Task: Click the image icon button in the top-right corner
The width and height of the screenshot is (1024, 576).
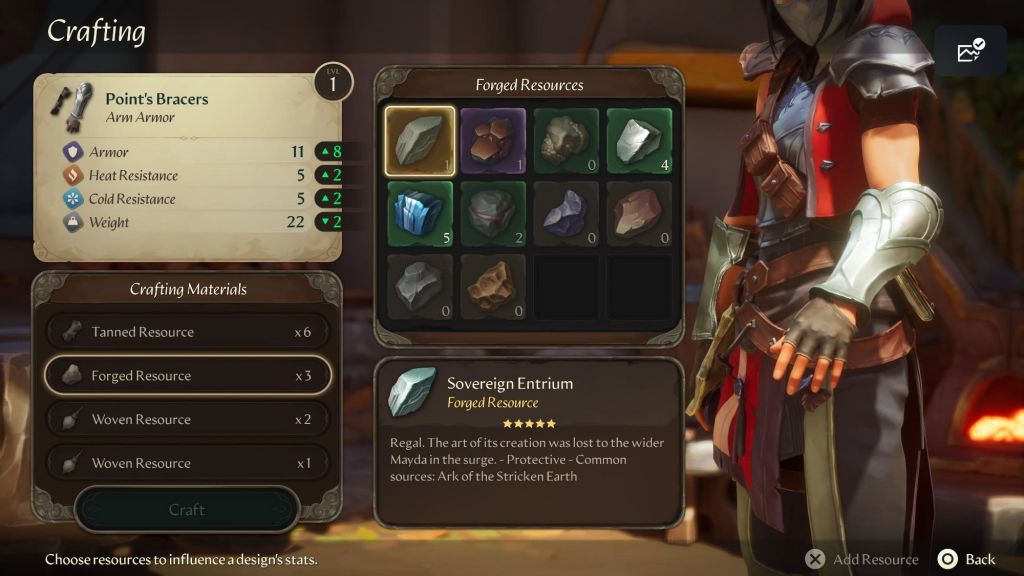Action: pos(970,51)
